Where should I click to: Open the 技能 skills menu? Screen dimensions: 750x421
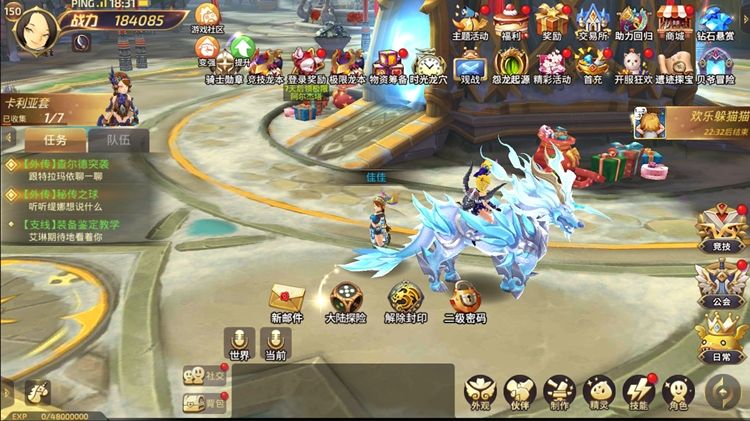pyautogui.click(x=638, y=390)
